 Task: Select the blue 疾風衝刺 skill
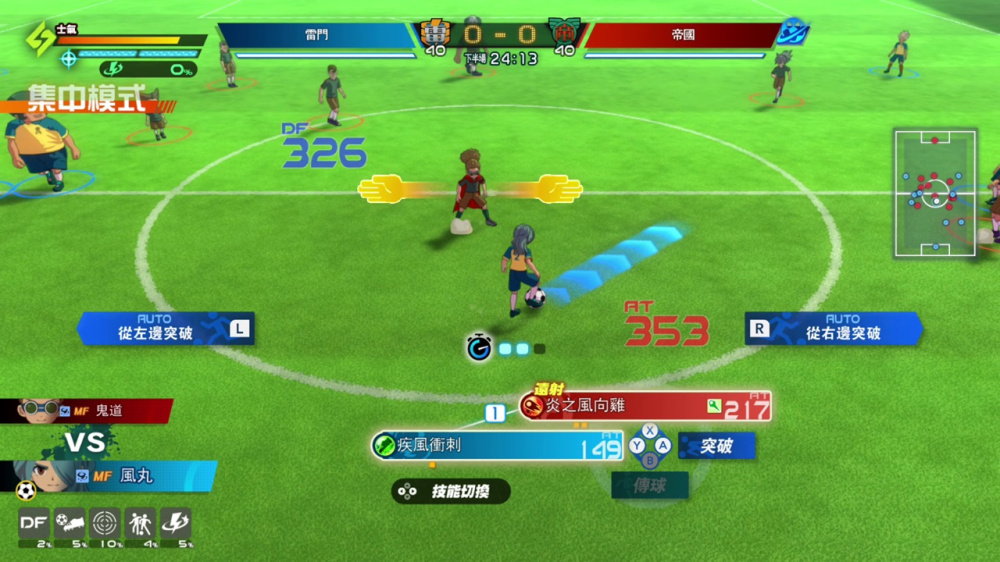pyautogui.click(x=497, y=445)
